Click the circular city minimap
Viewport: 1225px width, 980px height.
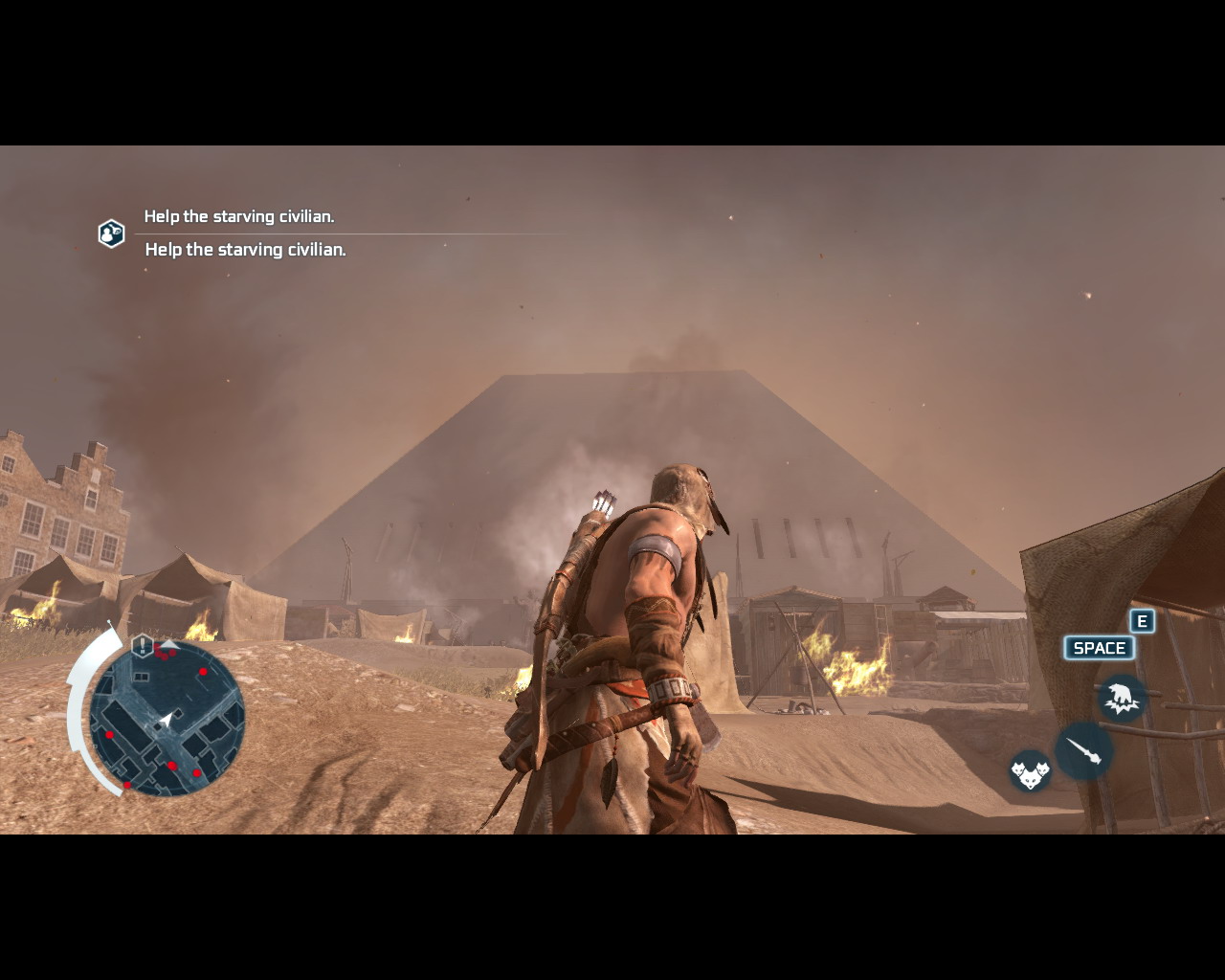pyautogui.click(x=167, y=718)
